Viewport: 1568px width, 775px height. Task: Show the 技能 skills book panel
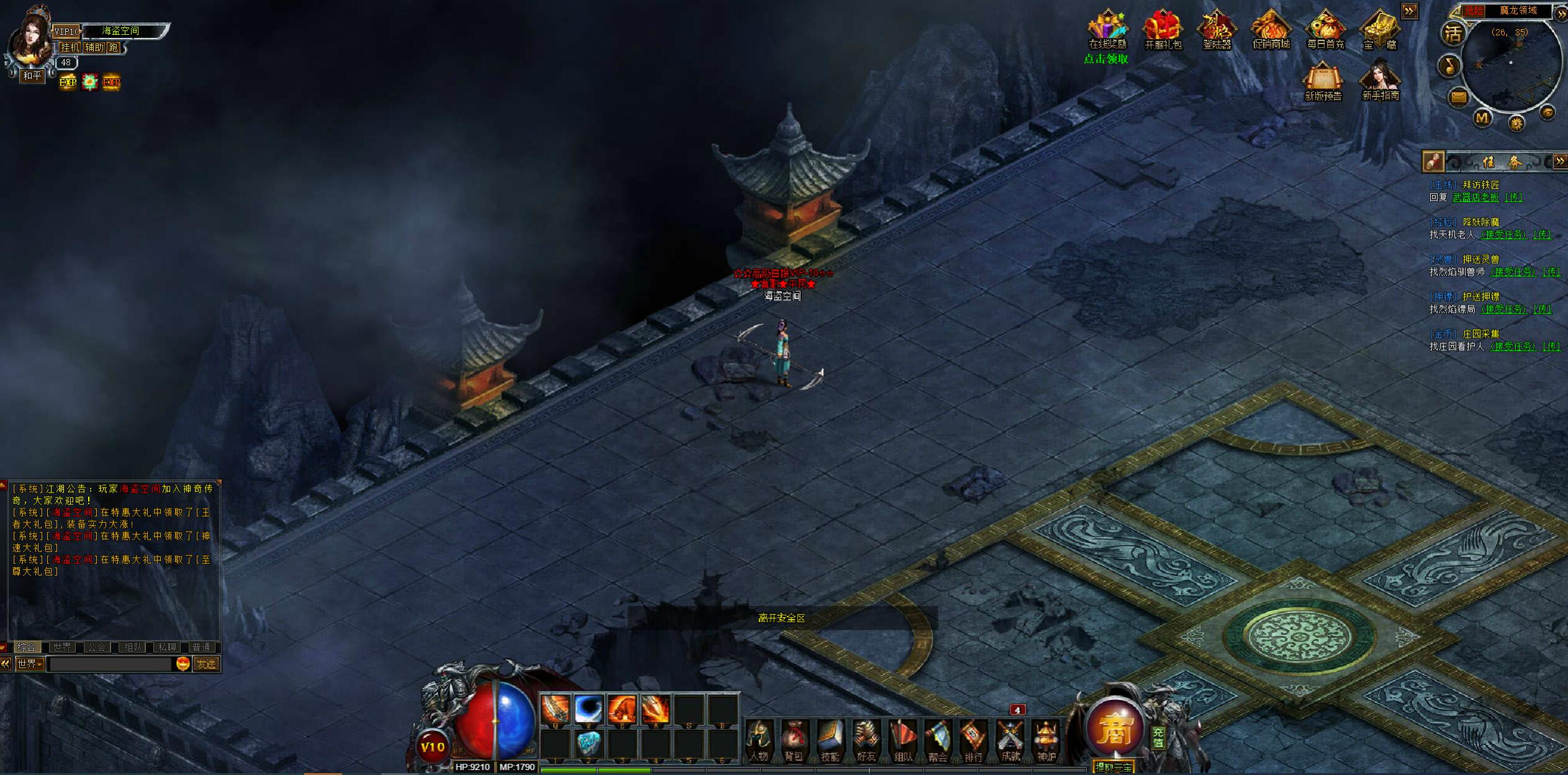[829, 739]
